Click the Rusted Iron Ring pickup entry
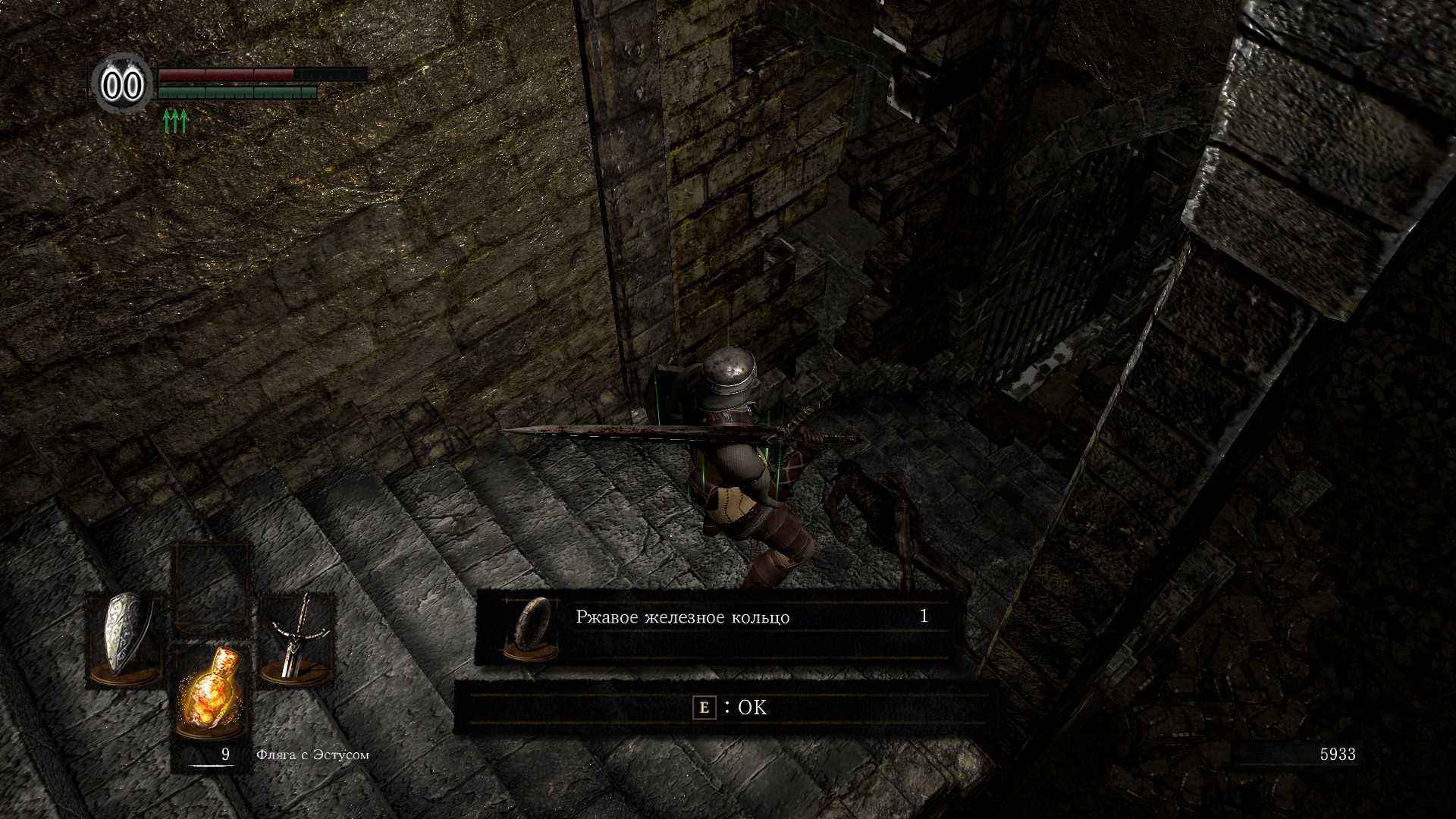This screenshot has height=819, width=1456. click(713, 625)
